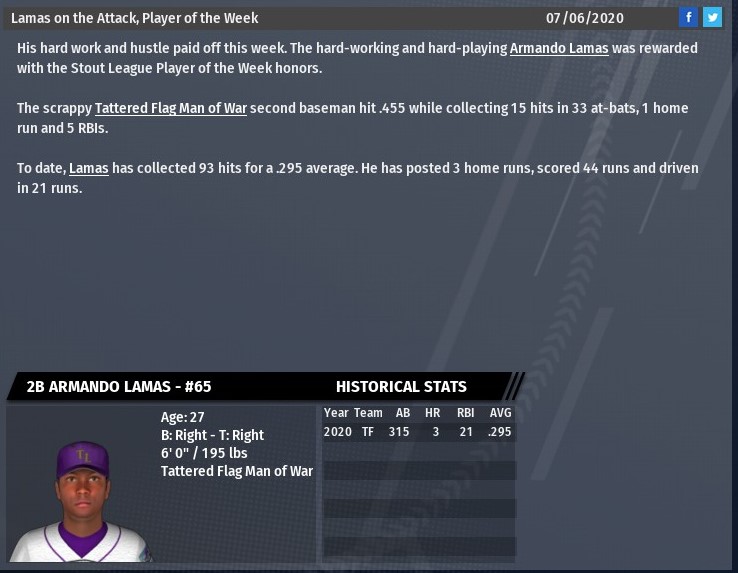Select the 2020 season stats row

coord(418,432)
